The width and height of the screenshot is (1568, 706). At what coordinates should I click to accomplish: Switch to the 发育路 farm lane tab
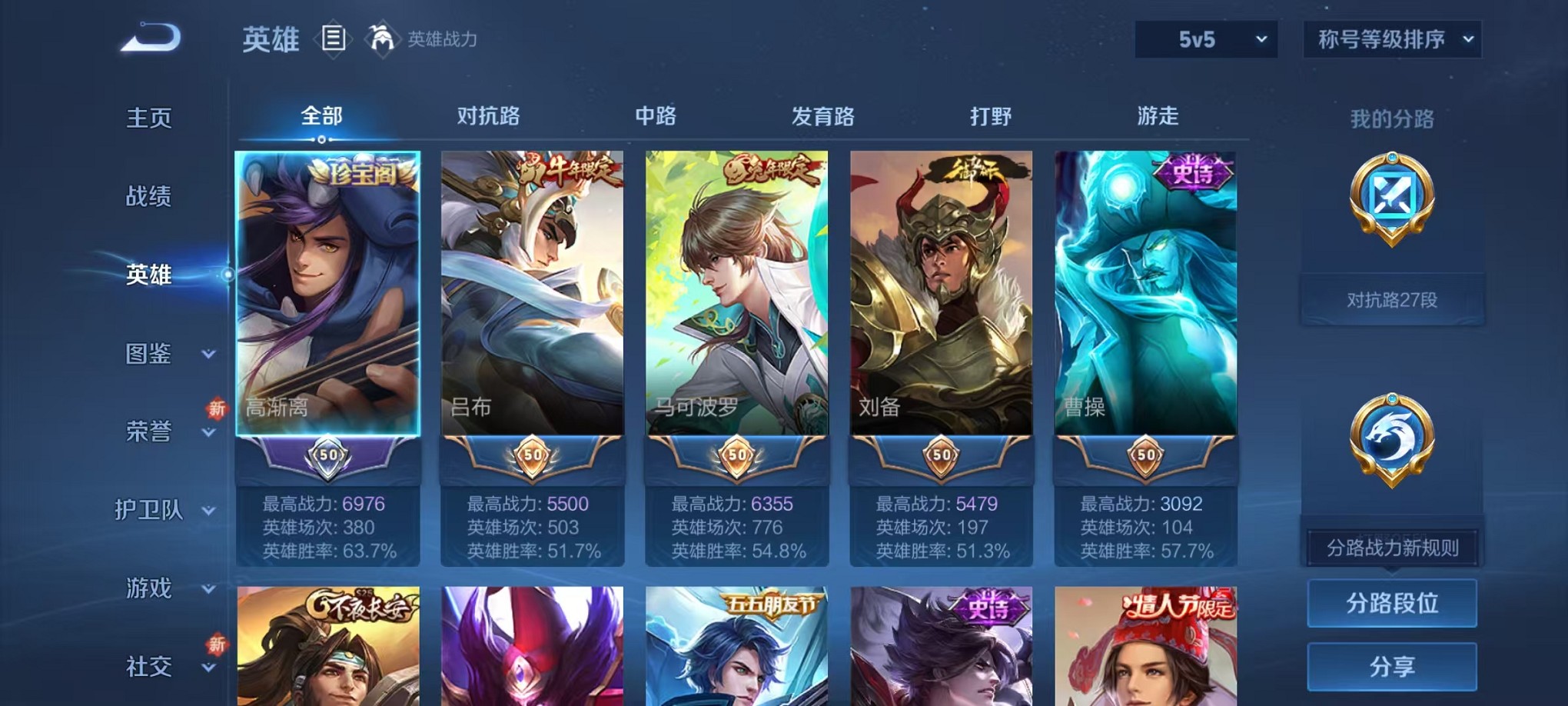(824, 115)
